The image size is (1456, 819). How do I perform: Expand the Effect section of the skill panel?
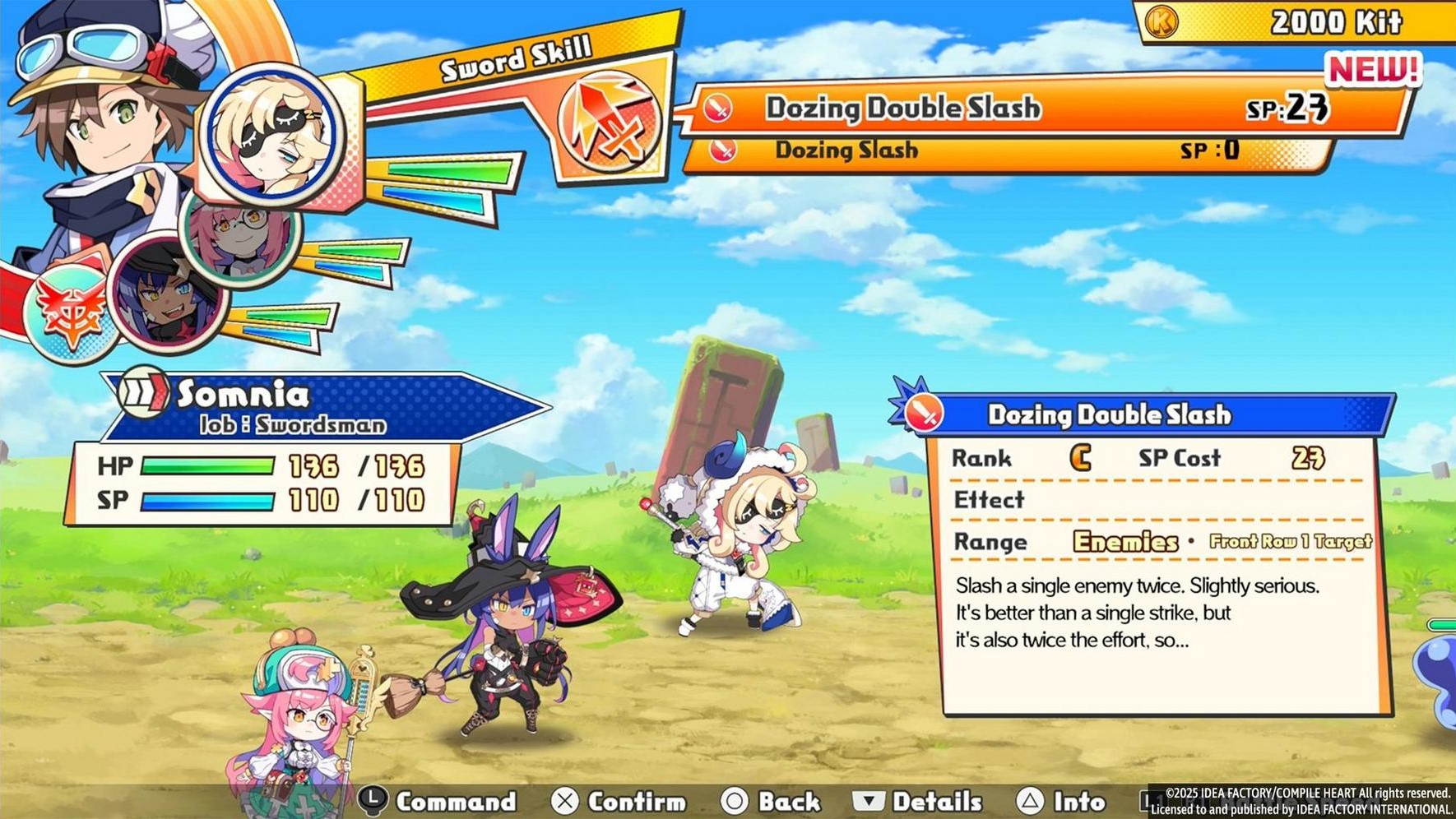pyautogui.click(x=989, y=500)
